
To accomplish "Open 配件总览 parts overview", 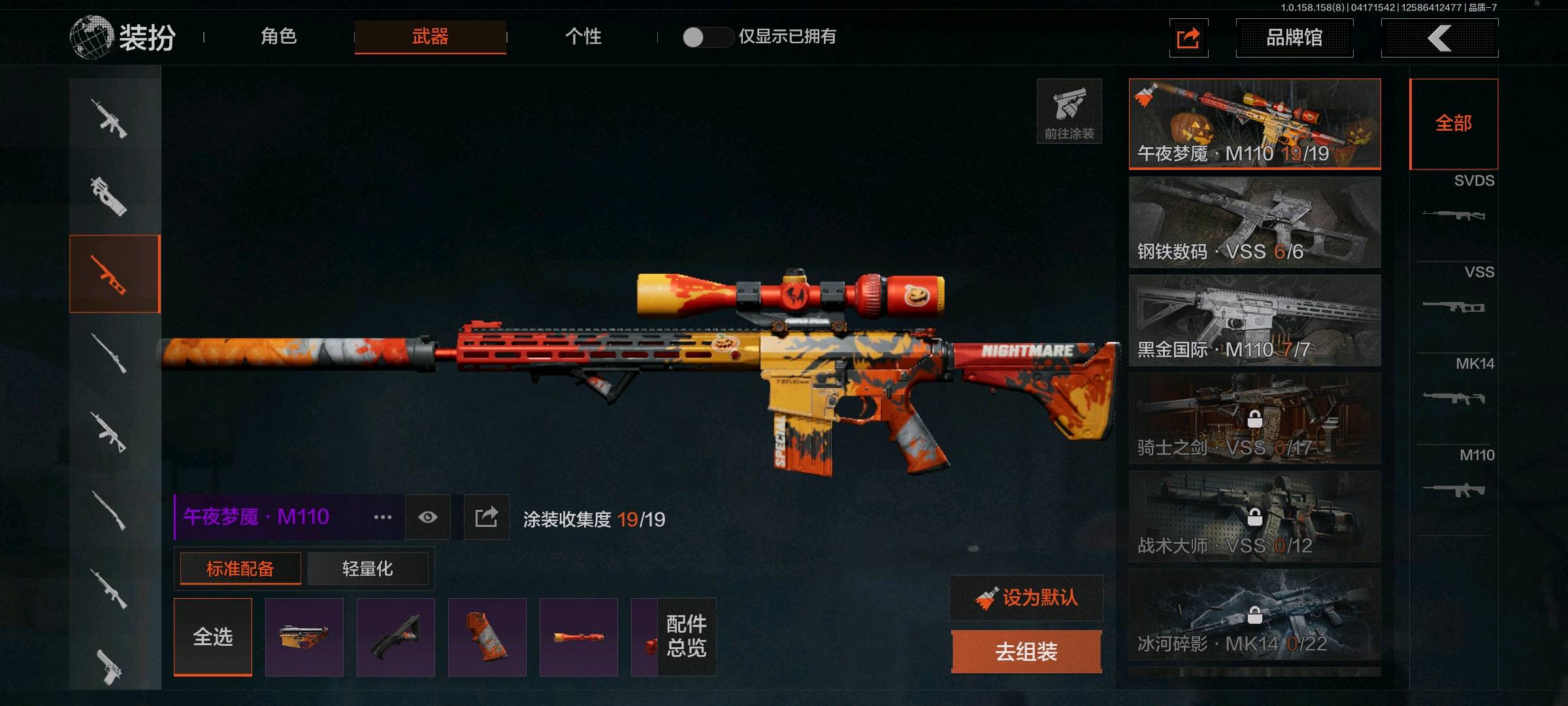I will [686, 637].
